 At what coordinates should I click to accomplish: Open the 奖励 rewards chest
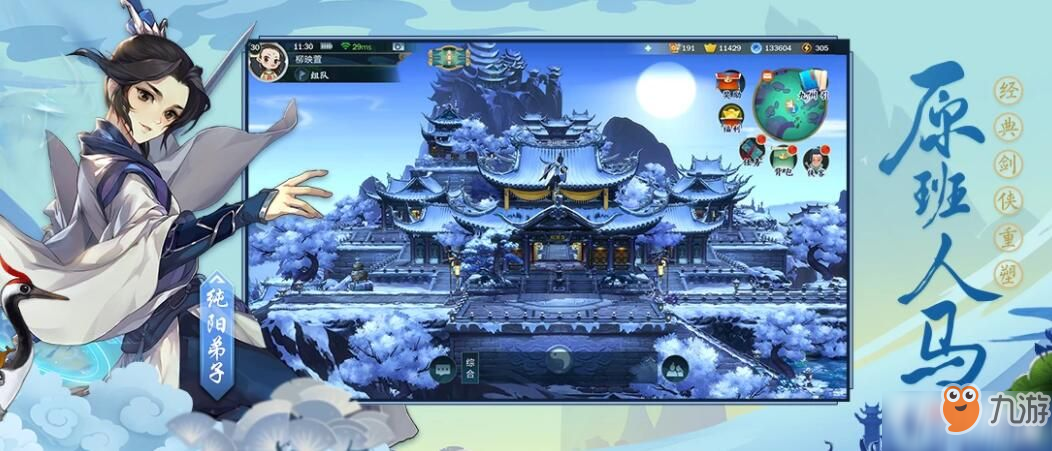pos(729,85)
